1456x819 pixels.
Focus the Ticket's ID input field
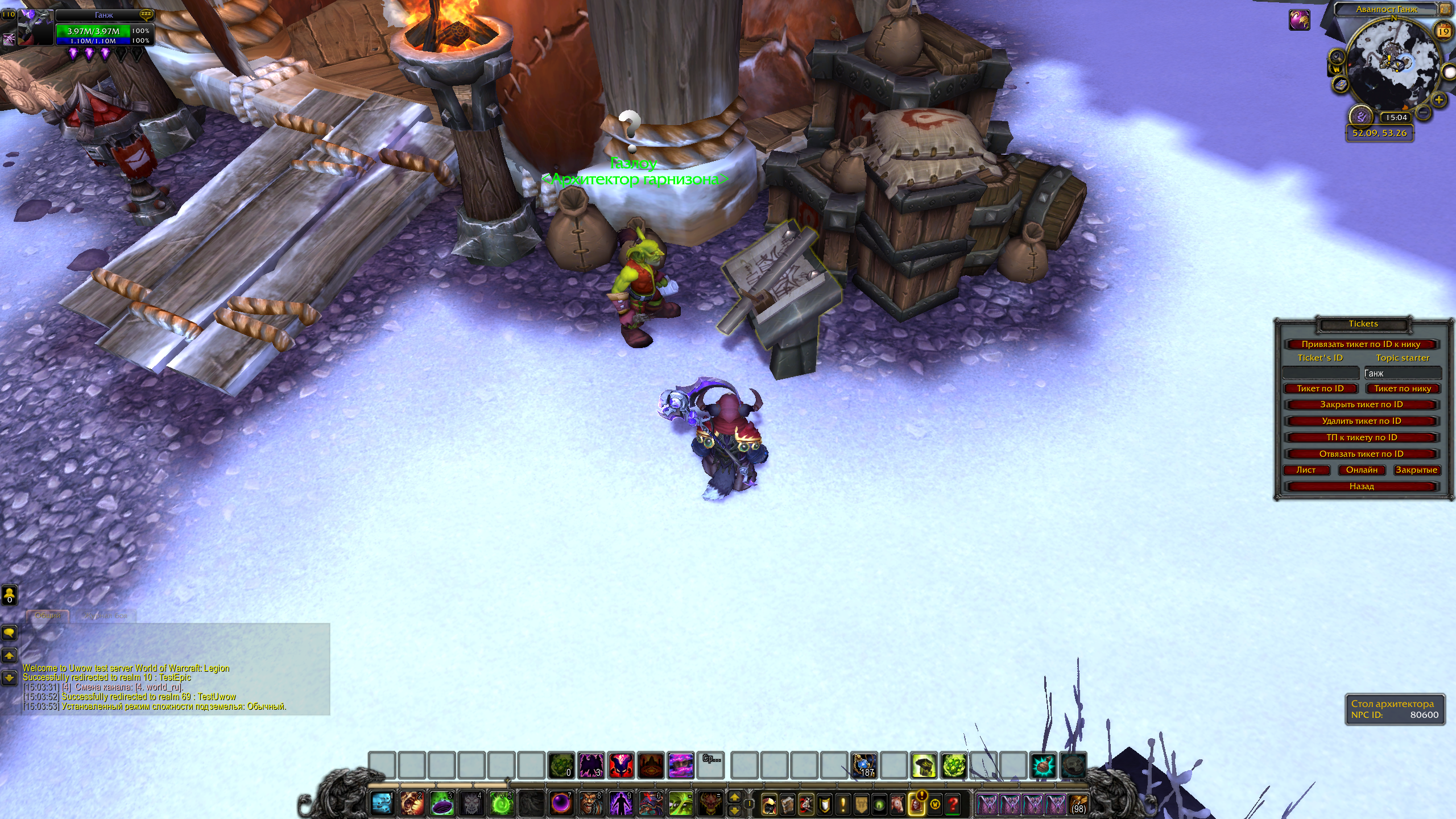click(x=1320, y=373)
